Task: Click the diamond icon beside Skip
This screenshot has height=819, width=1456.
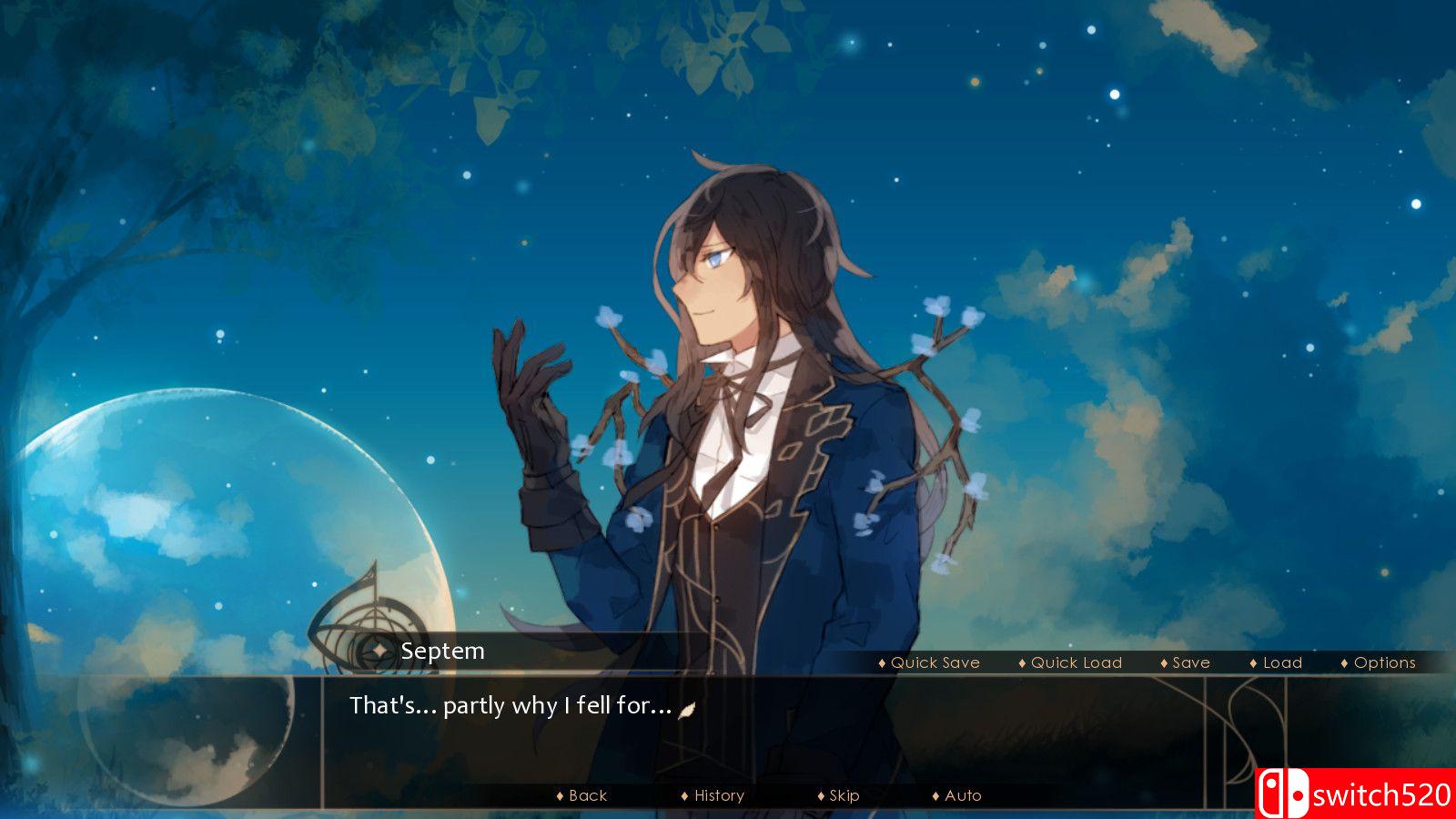Action: (820, 795)
